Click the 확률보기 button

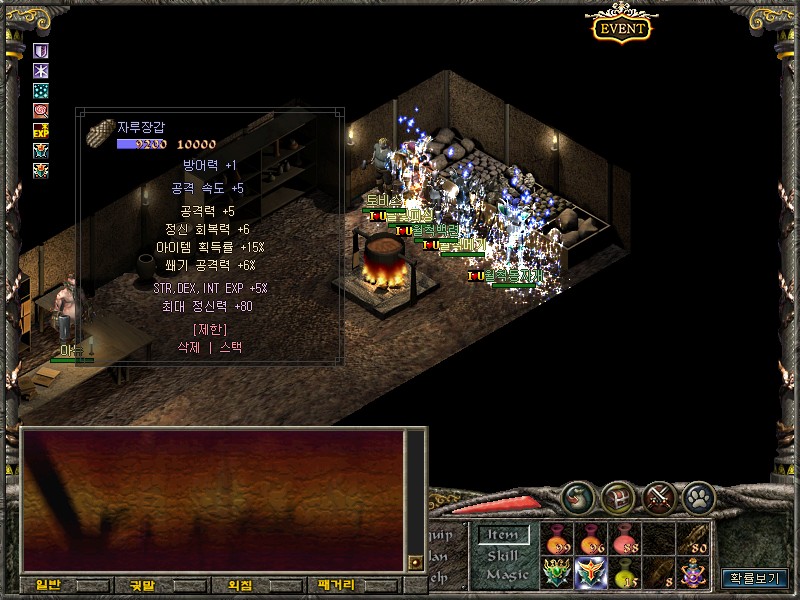755,578
